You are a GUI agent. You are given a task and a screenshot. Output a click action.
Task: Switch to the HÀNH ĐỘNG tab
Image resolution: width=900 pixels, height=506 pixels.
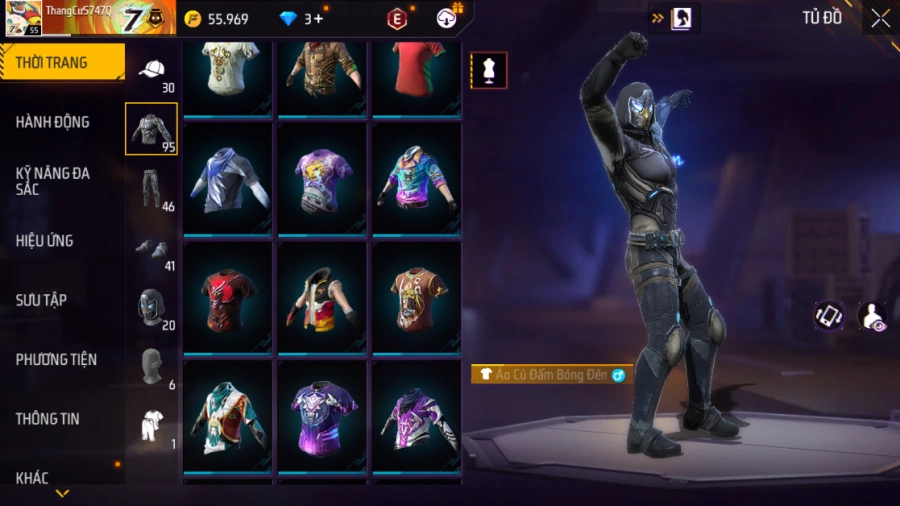tap(53, 122)
